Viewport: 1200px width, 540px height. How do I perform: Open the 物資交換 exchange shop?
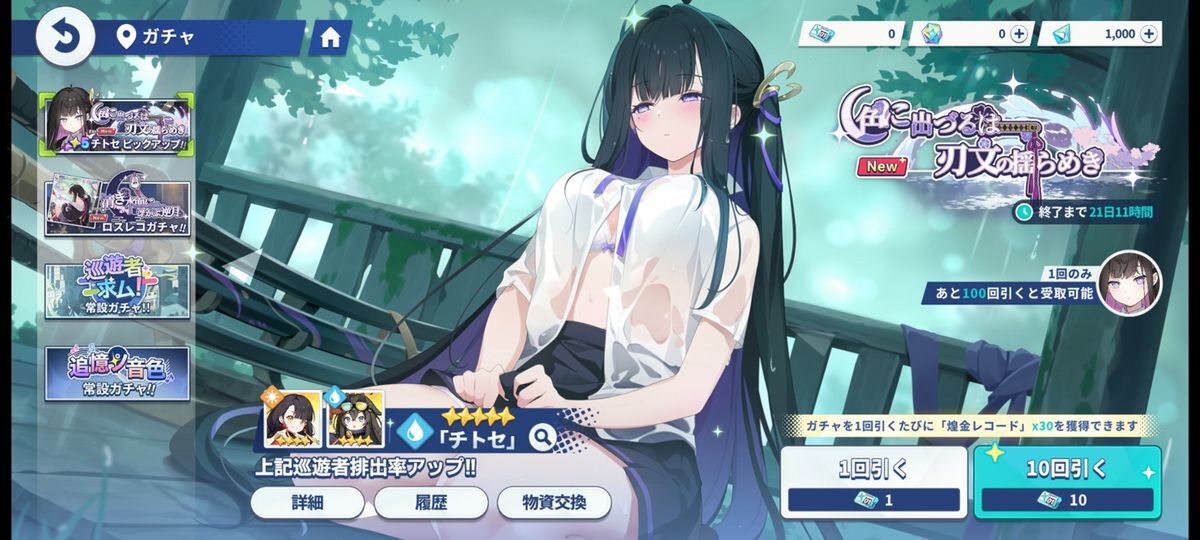[x=553, y=502]
